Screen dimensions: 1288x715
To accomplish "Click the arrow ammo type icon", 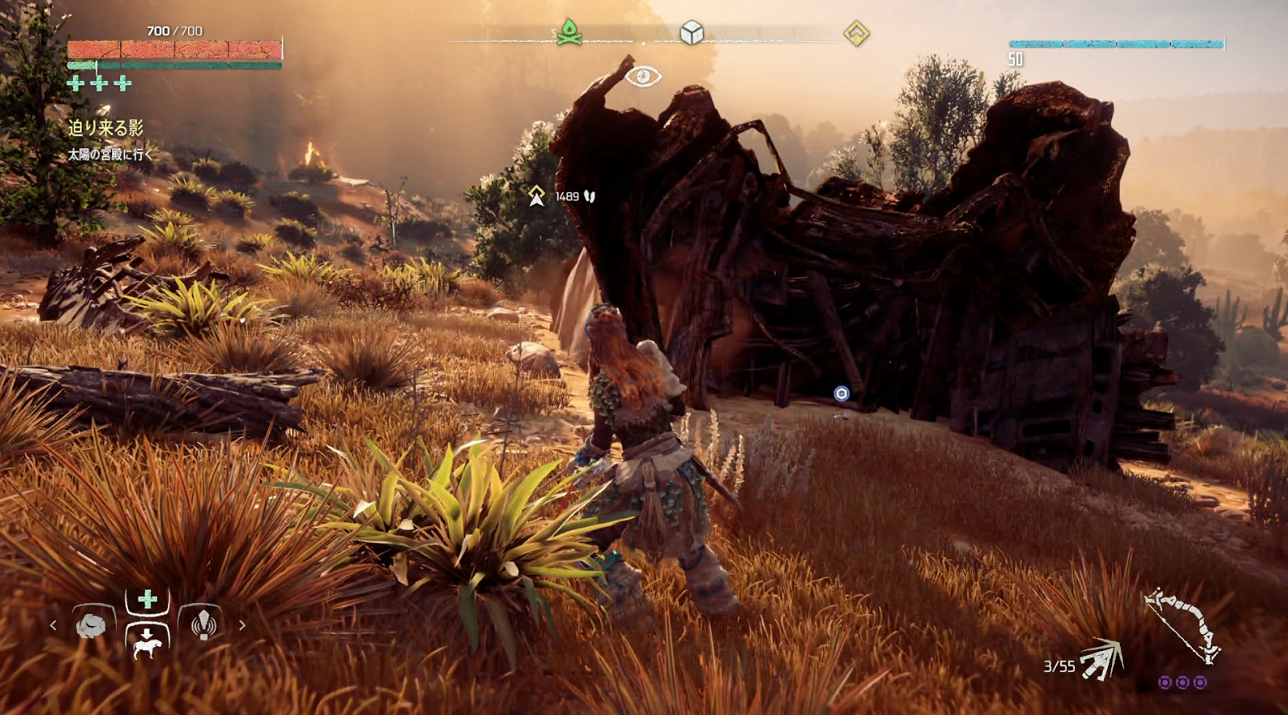I will (1102, 658).
